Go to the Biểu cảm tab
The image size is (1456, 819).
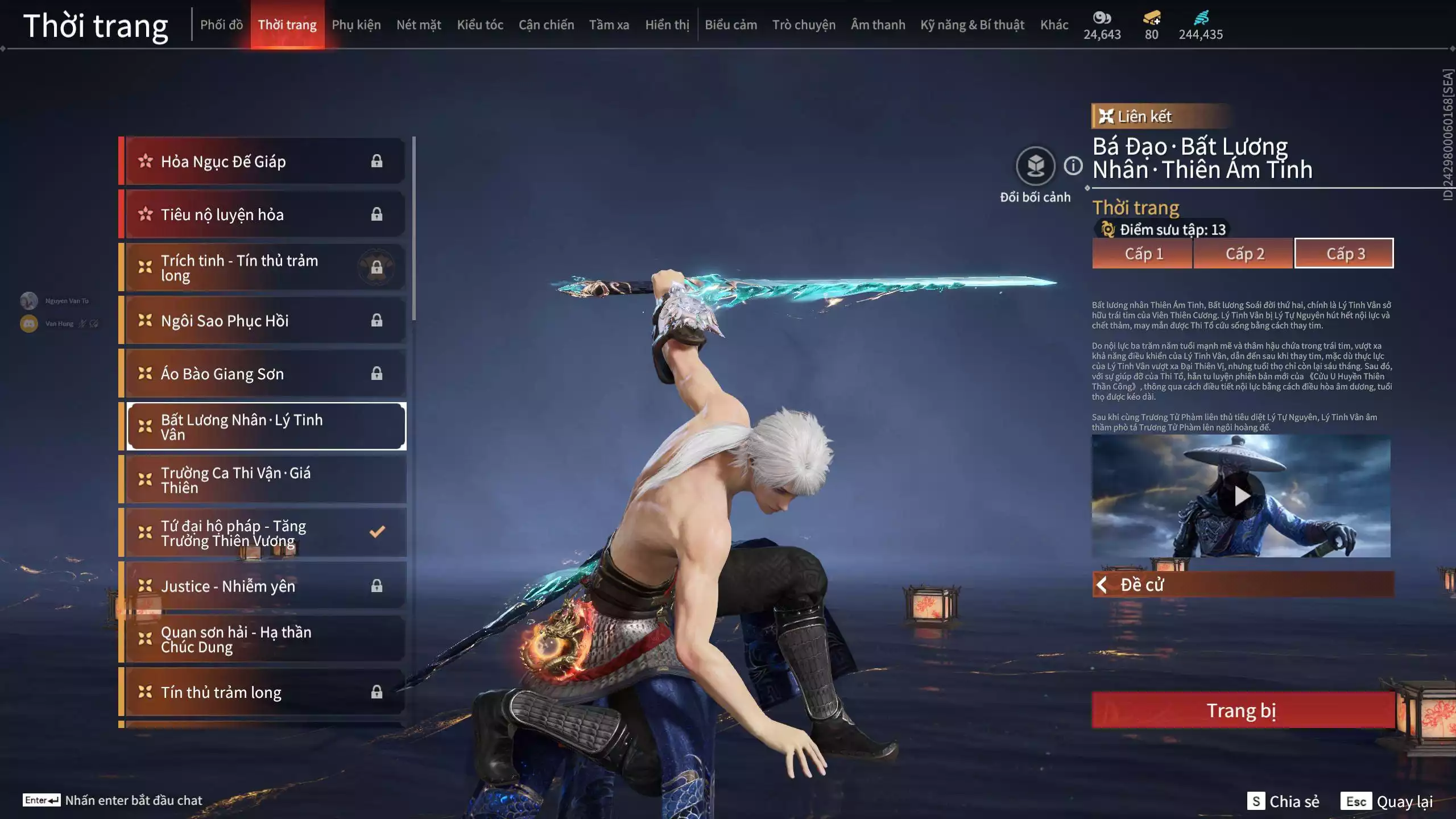coord(731,25)
